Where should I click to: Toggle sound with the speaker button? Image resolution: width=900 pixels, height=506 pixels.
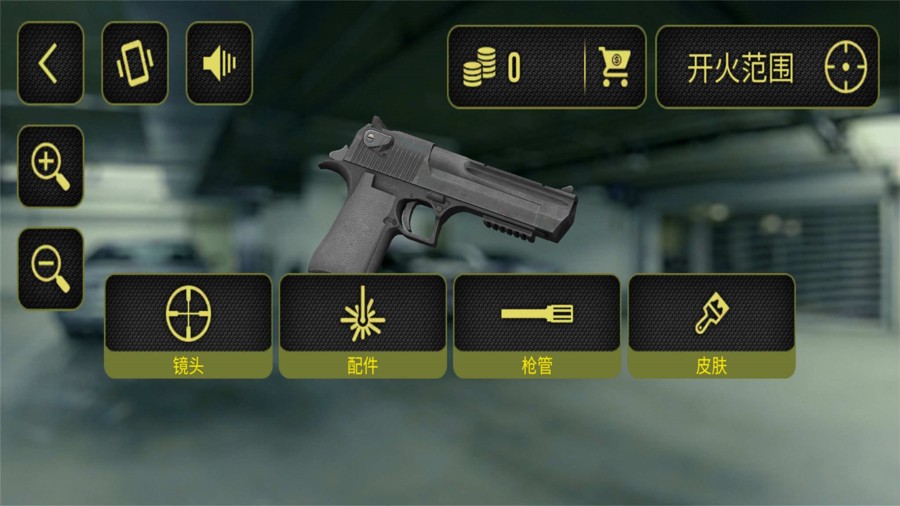219,64
